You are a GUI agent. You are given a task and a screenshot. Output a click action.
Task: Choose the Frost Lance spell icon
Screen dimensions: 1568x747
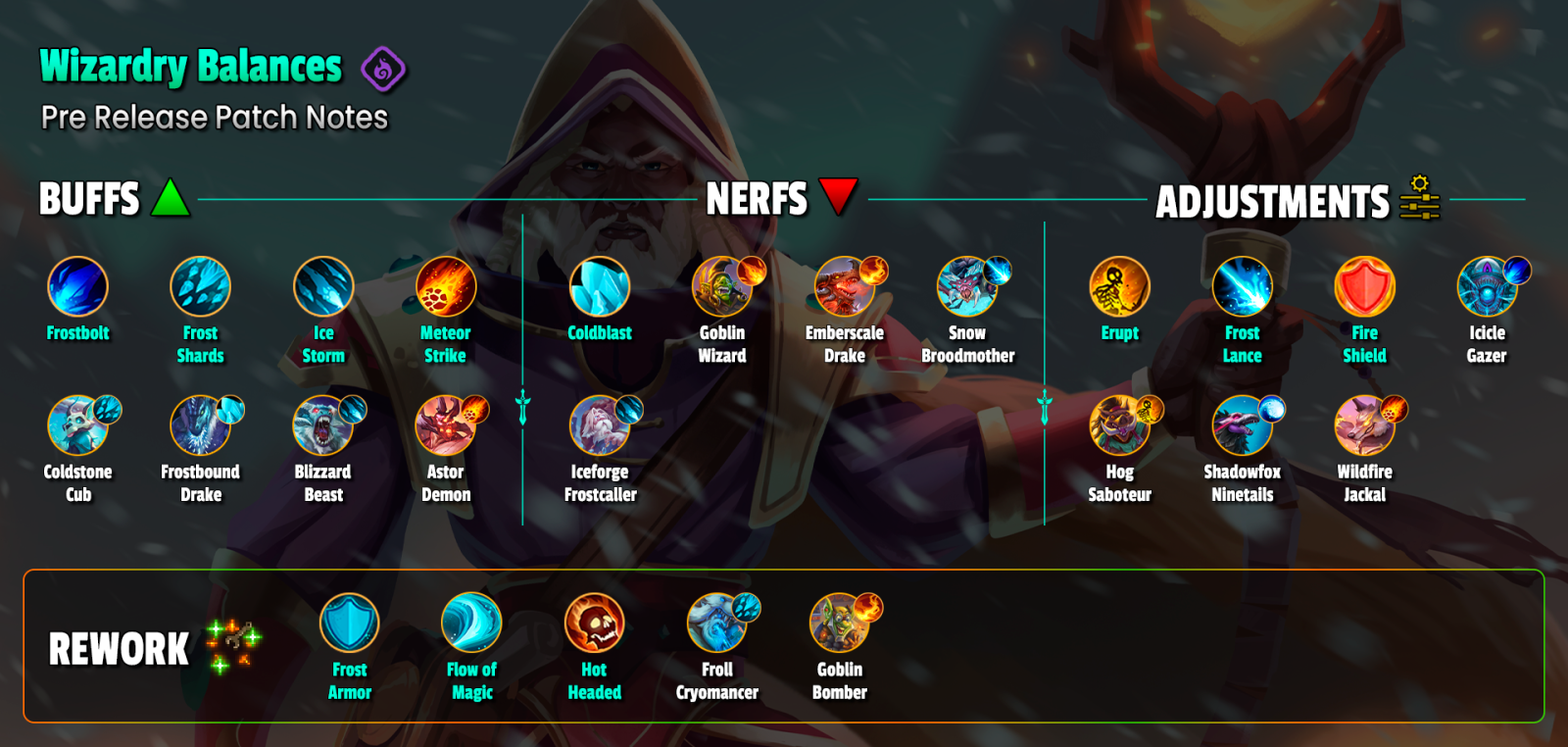click(x=1242, y=286)
